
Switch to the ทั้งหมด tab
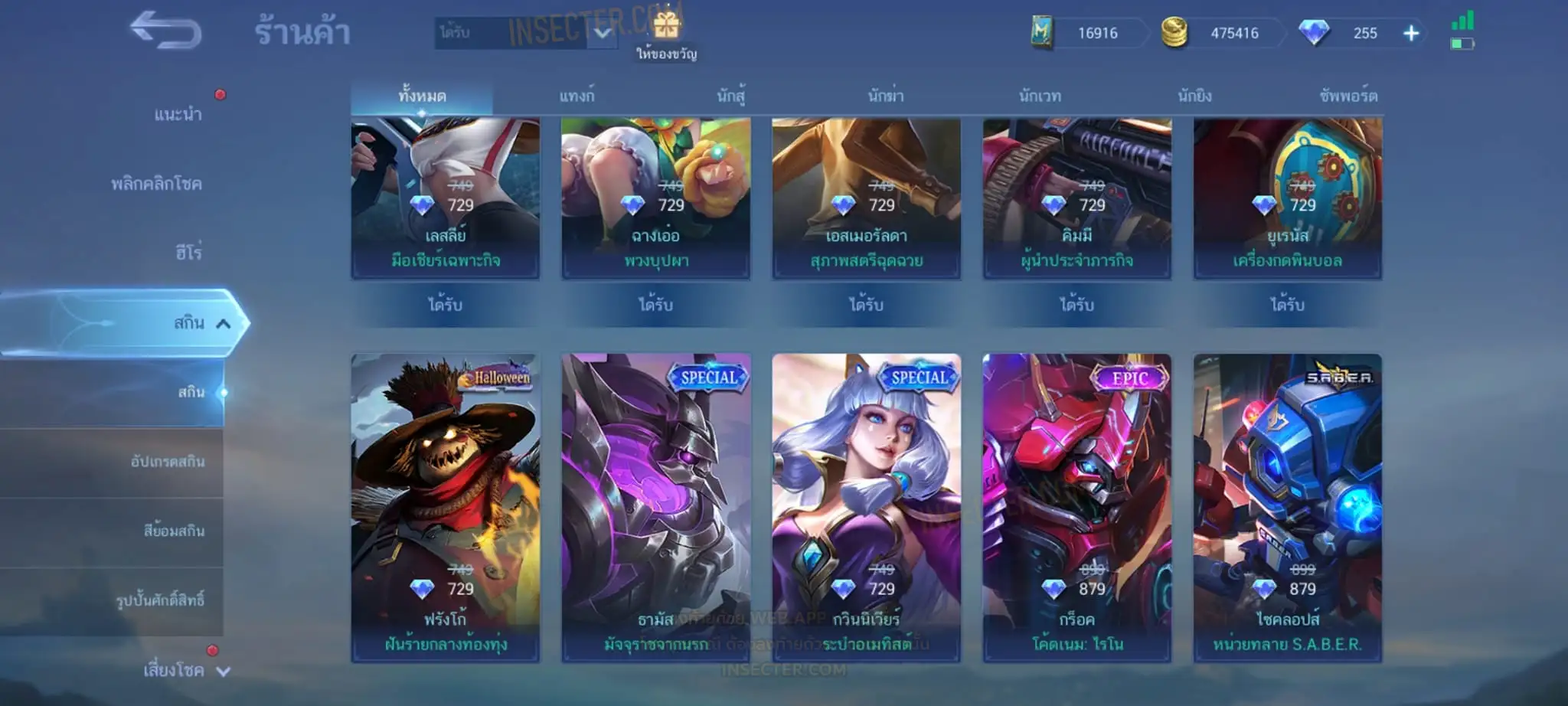(x=422, y=96)
